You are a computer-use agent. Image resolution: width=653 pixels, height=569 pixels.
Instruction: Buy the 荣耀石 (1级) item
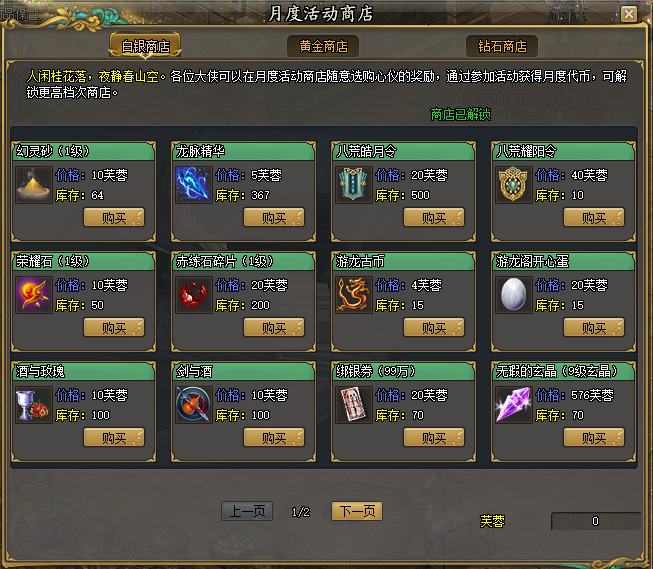[x=113, y=327]
